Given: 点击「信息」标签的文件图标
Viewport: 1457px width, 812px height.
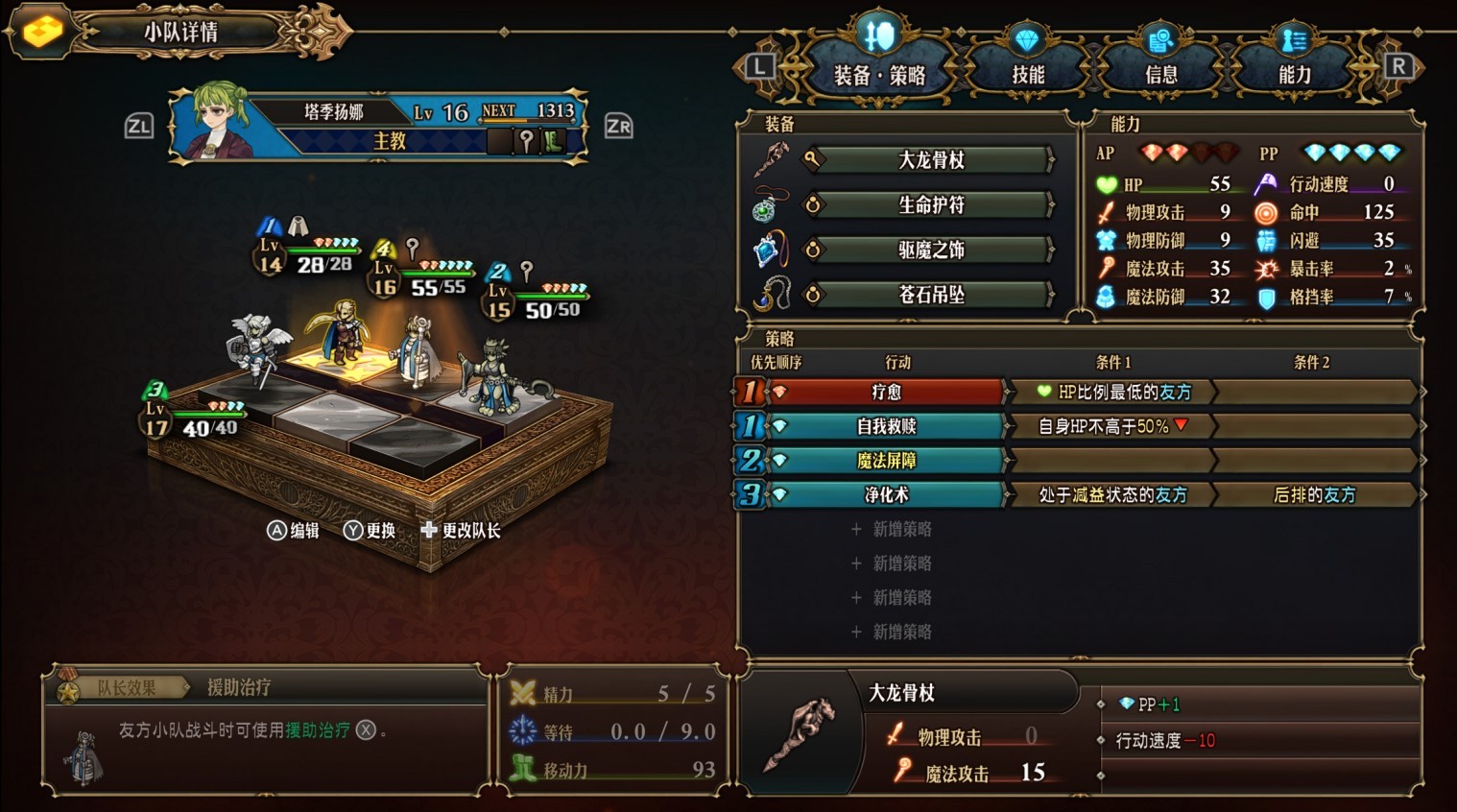Looking at the screenshot, I should 1162,42.
